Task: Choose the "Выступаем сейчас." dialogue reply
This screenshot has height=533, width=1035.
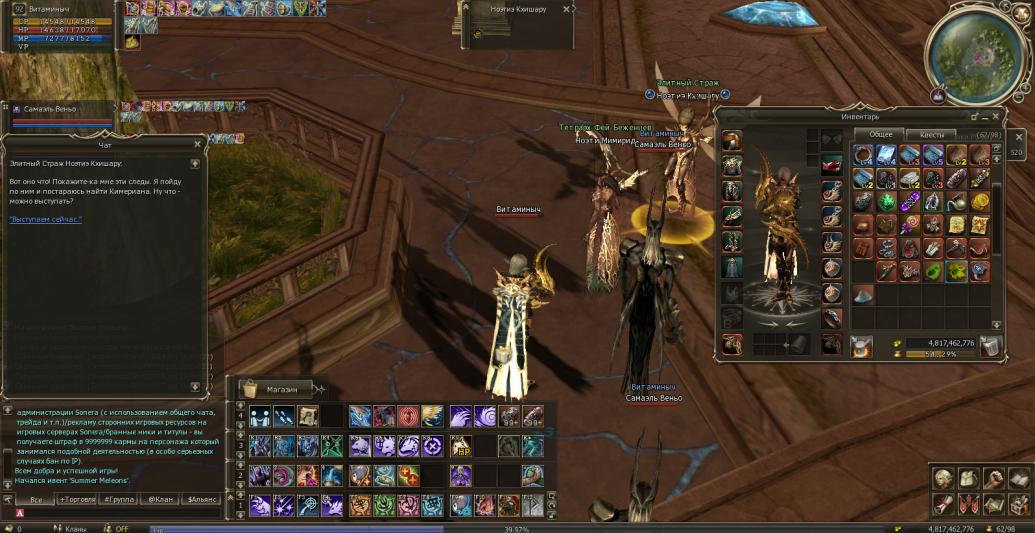Action: tap(45, 218)
